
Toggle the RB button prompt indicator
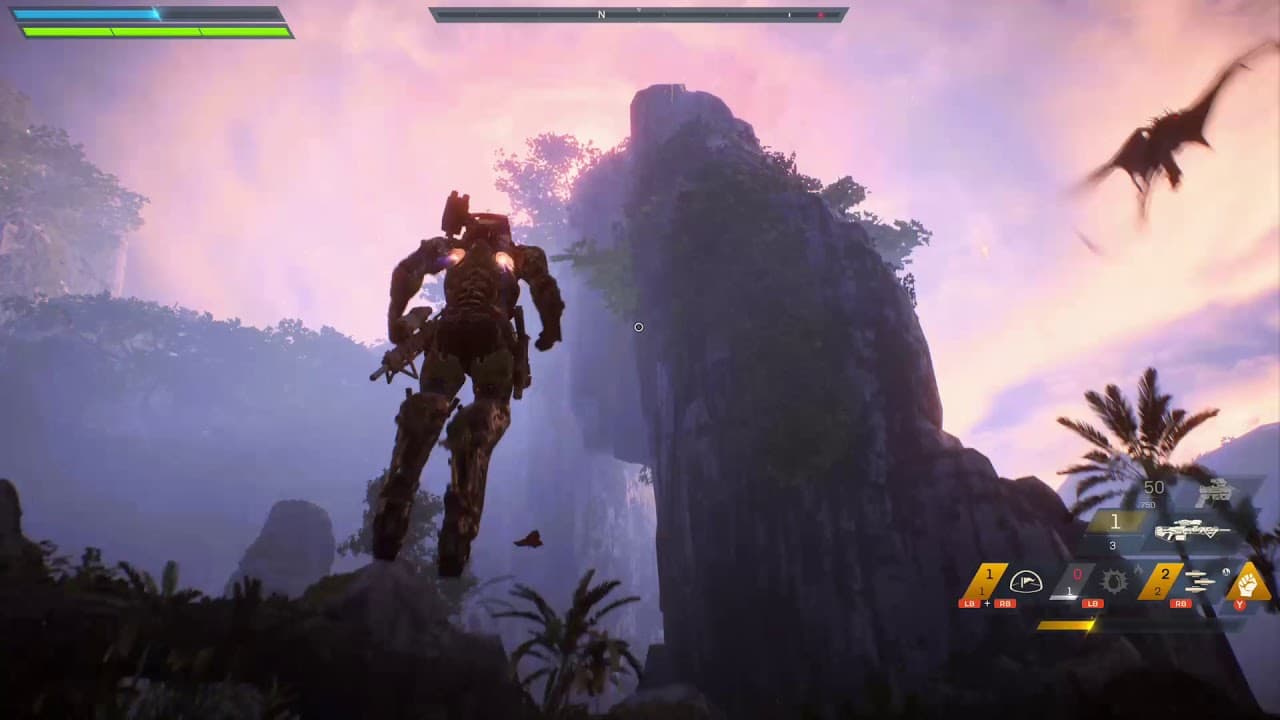[1181, 604]
